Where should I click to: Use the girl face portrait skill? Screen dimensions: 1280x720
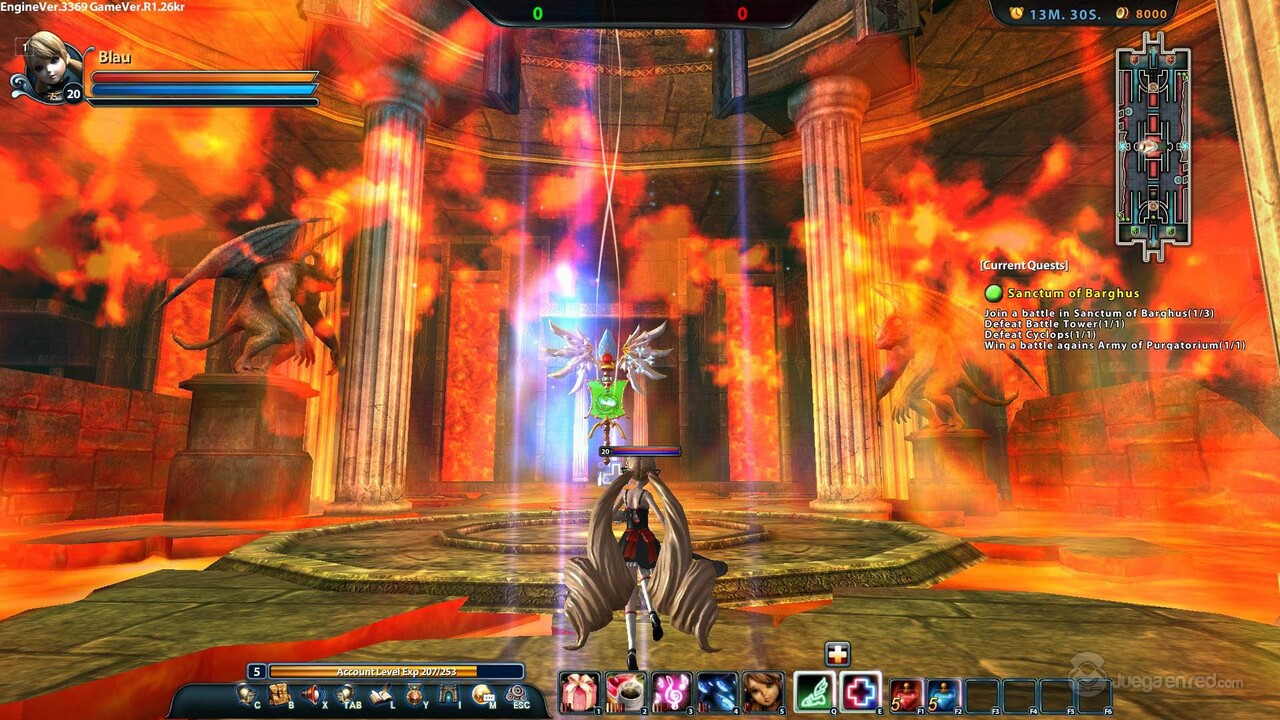click(763, 691)
